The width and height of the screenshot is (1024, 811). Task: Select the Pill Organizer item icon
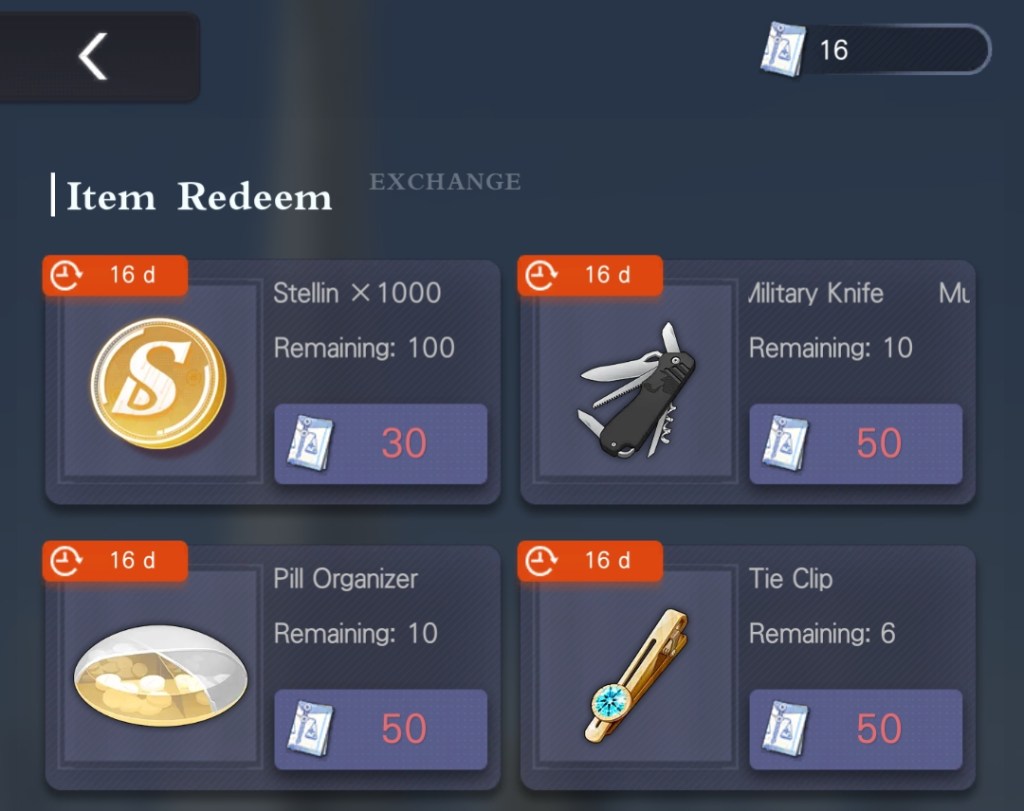pyautogui.click(x=160, y=675)
